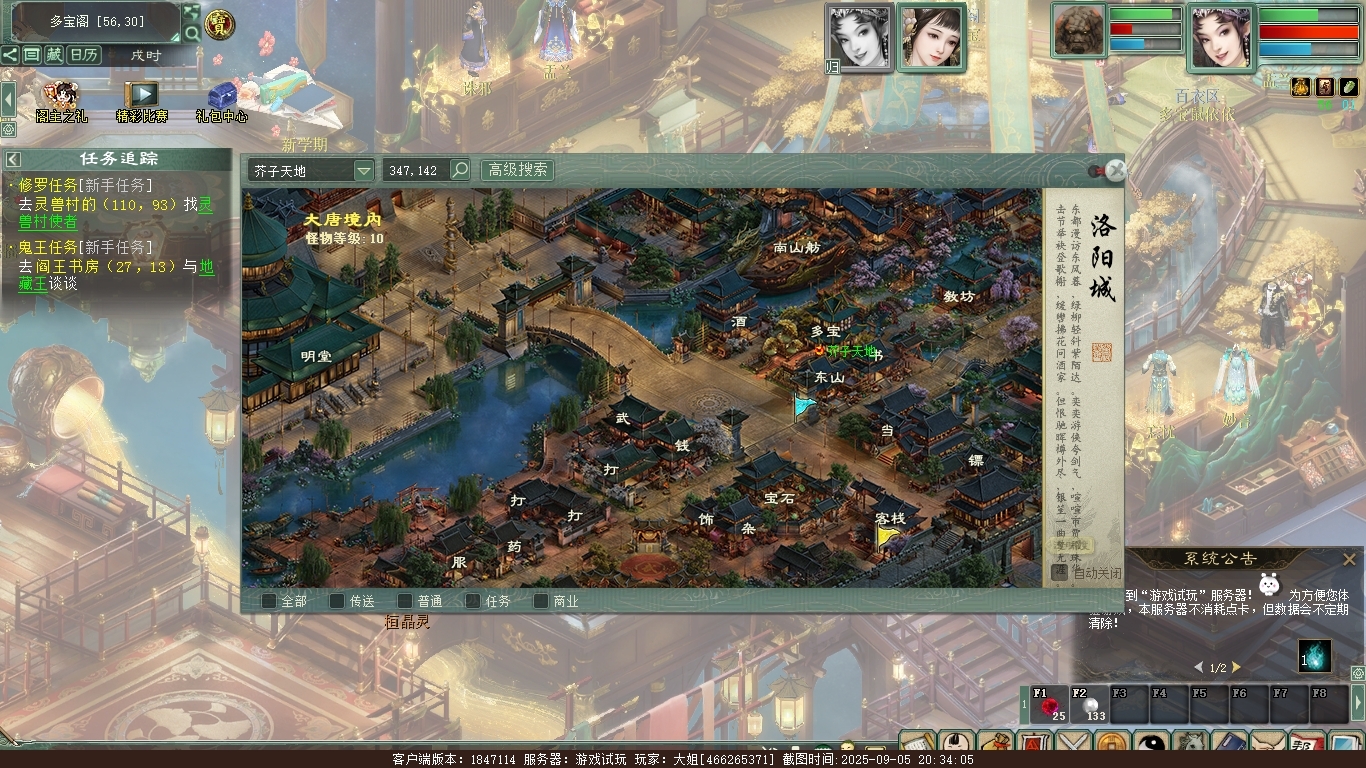Open the 精彩比赛 match replay icon
Viewport: 1366px width, 768px height.
142,97
